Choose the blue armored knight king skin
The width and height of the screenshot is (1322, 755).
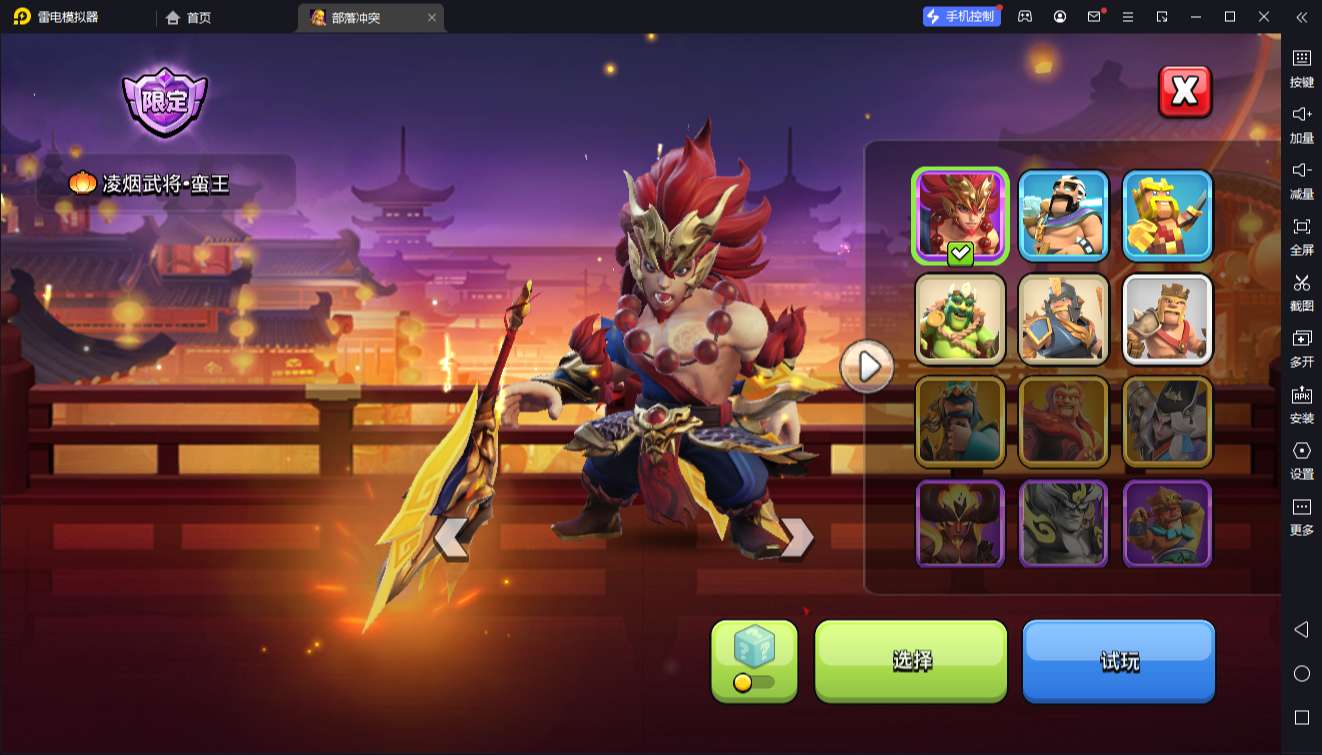[1064, 319]
